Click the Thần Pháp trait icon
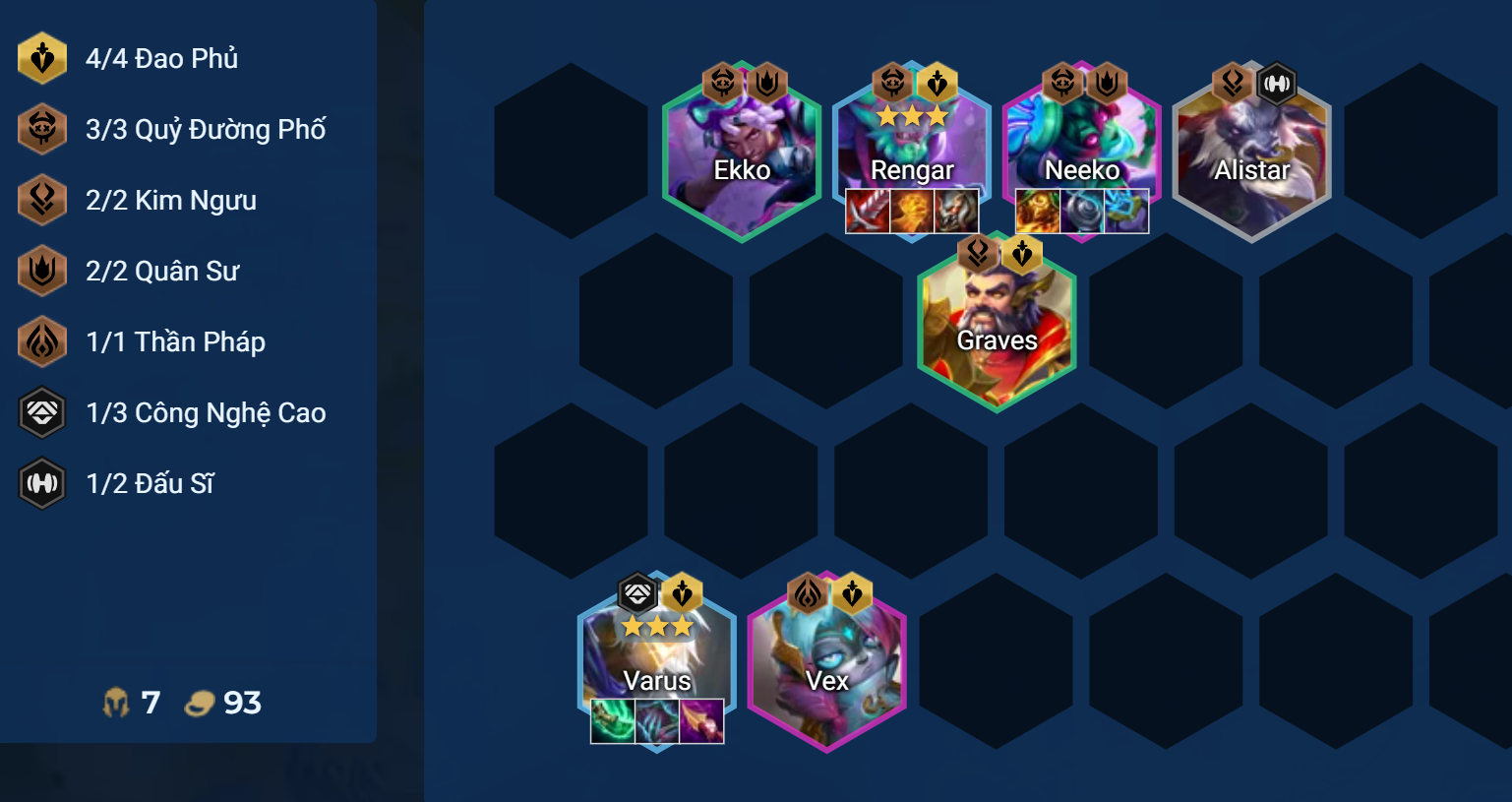Viewport: 1512px width, 802px height. point(41,341)
